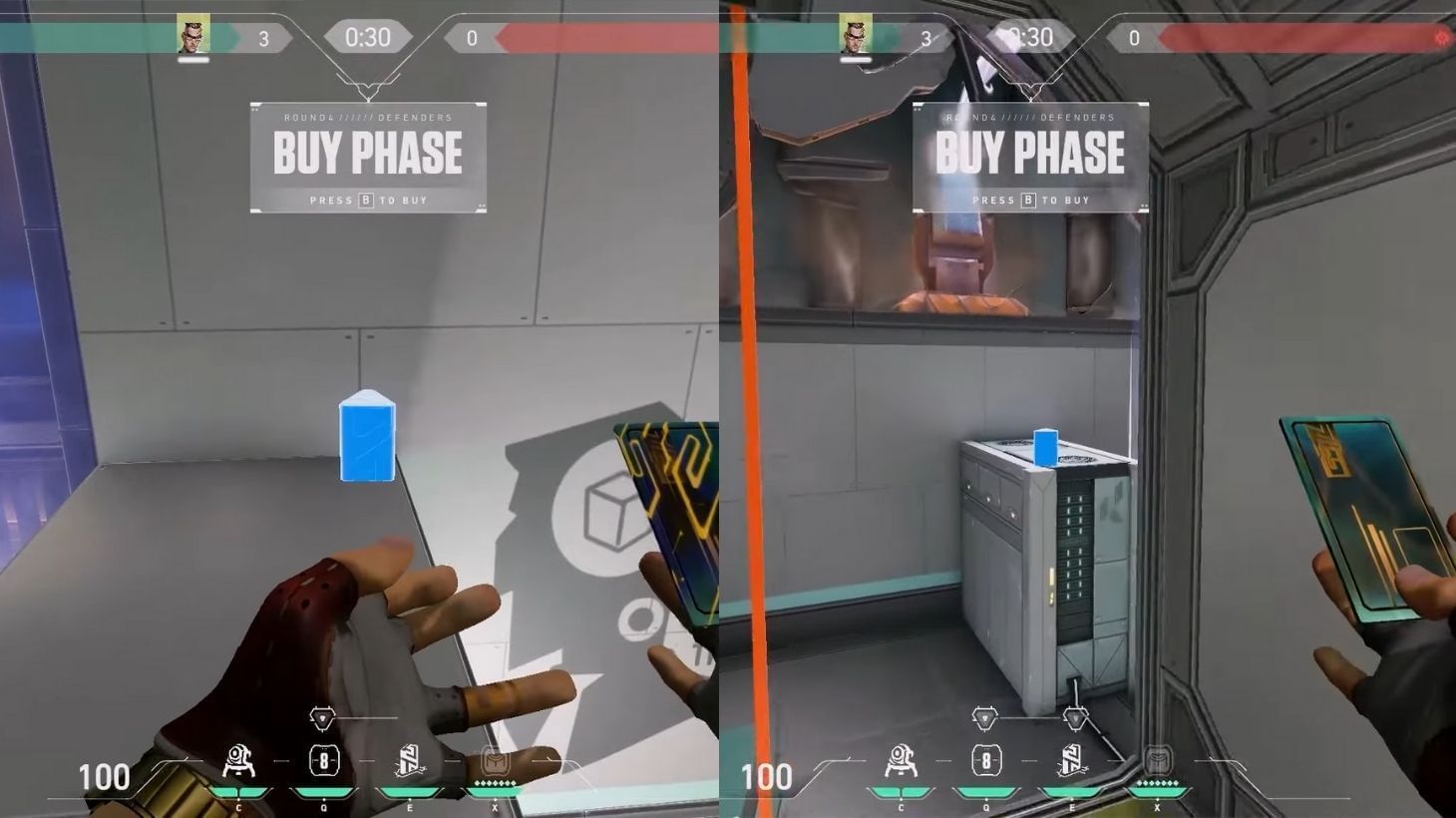Click the ROUND 4 DEFENDERS header label
The image size is (1456, 818).
(x=369, y=117)
